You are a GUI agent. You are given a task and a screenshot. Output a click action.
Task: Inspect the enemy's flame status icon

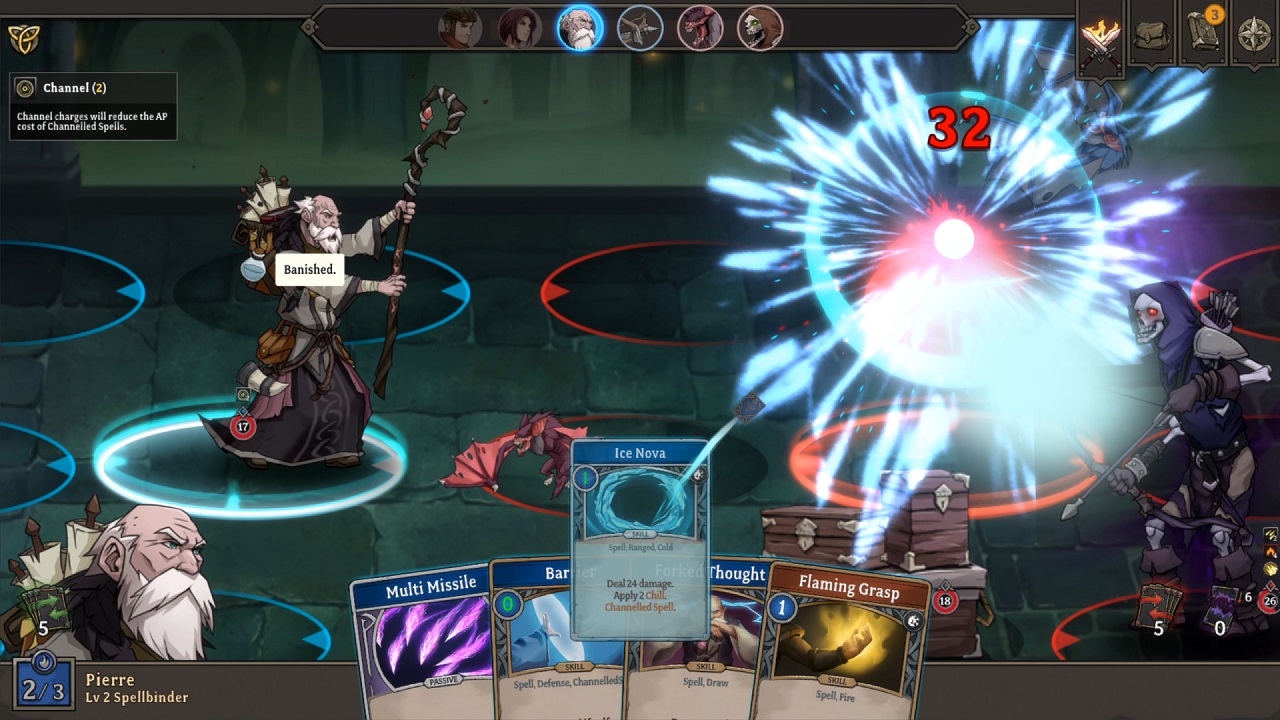pos(1270,551)
